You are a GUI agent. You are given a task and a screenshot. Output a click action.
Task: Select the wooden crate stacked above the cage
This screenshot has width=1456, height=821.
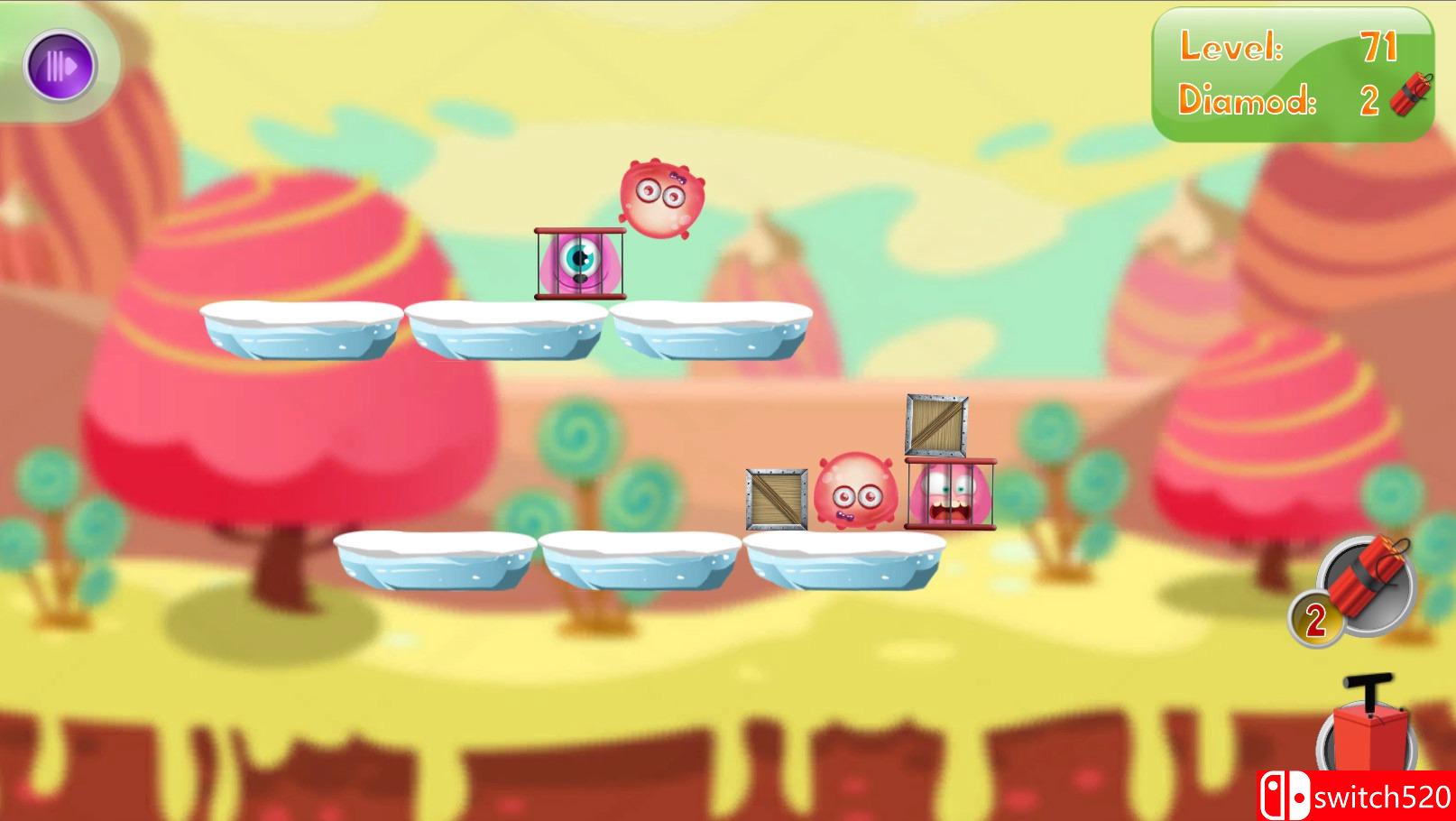(x=935, y=424)
